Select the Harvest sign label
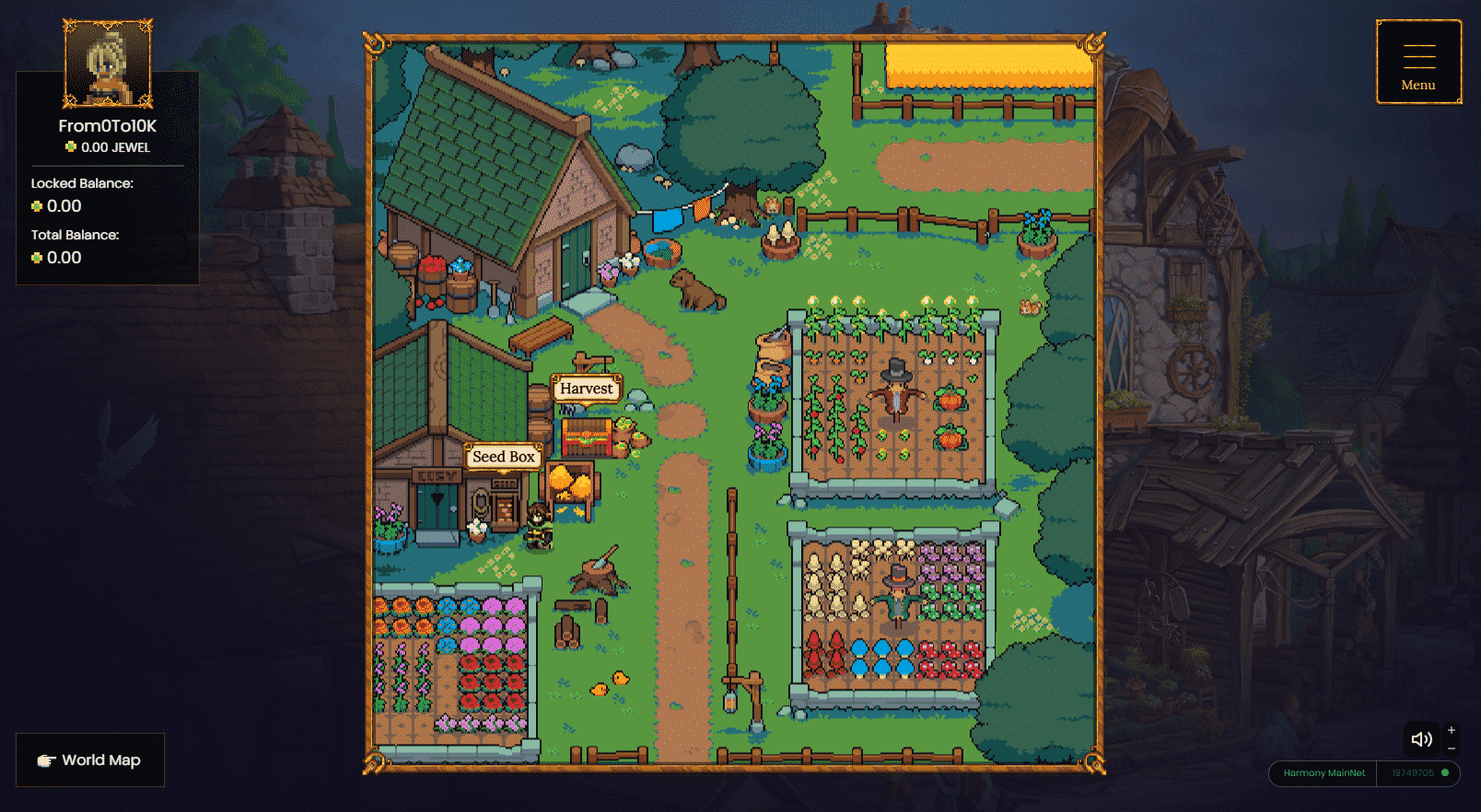The width and height of the screenshot is (1481, 812). coord(586,389)
